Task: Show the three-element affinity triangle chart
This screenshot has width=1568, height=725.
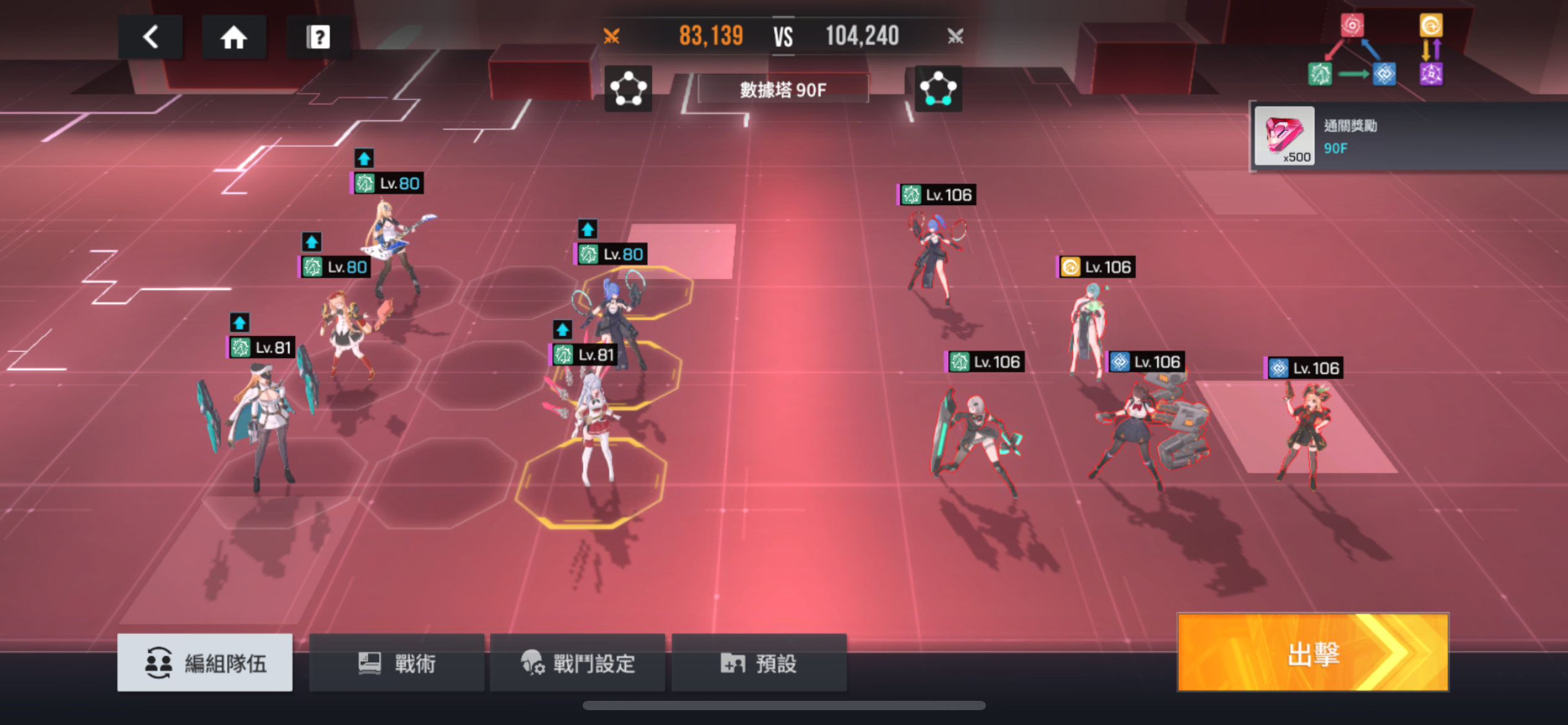Action: point(1352,51)
